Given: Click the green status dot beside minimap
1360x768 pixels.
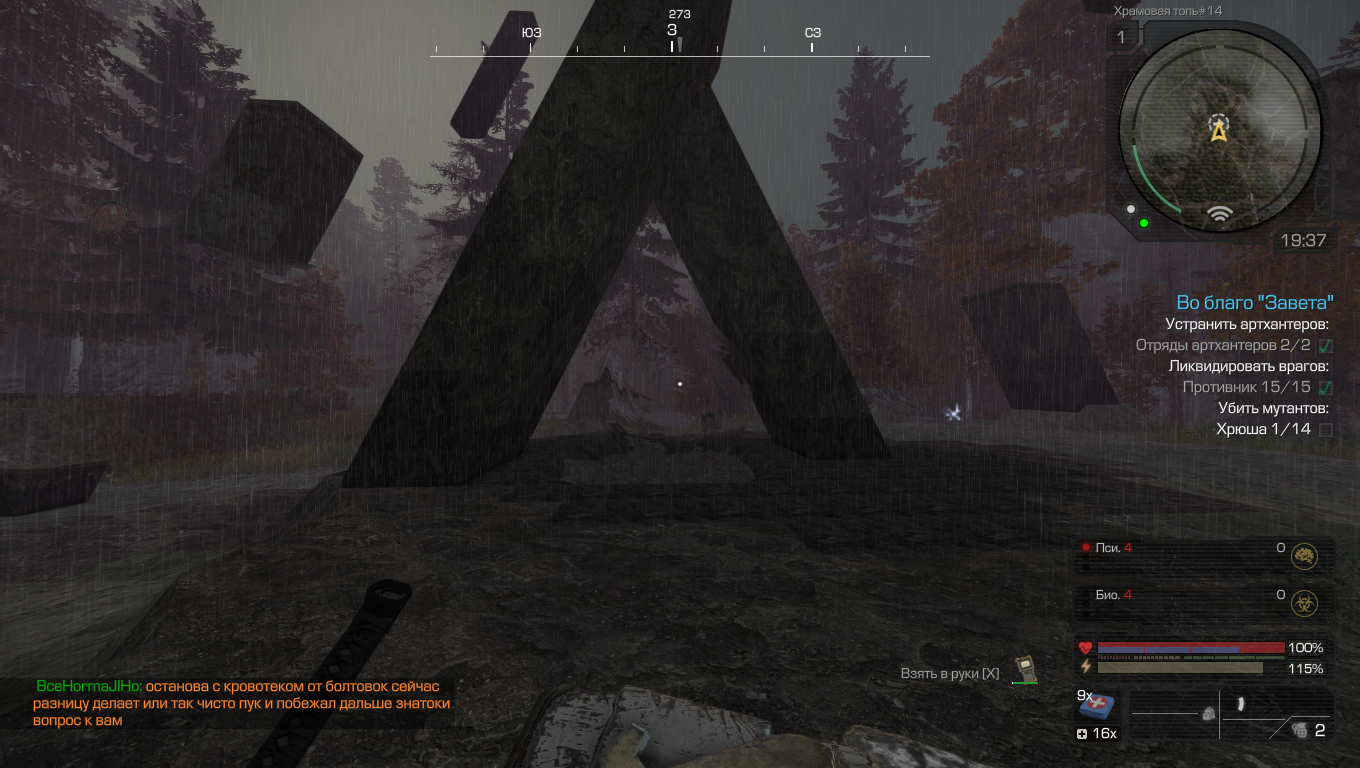Looking at the screenshot, I should (x=1144, y=222).
